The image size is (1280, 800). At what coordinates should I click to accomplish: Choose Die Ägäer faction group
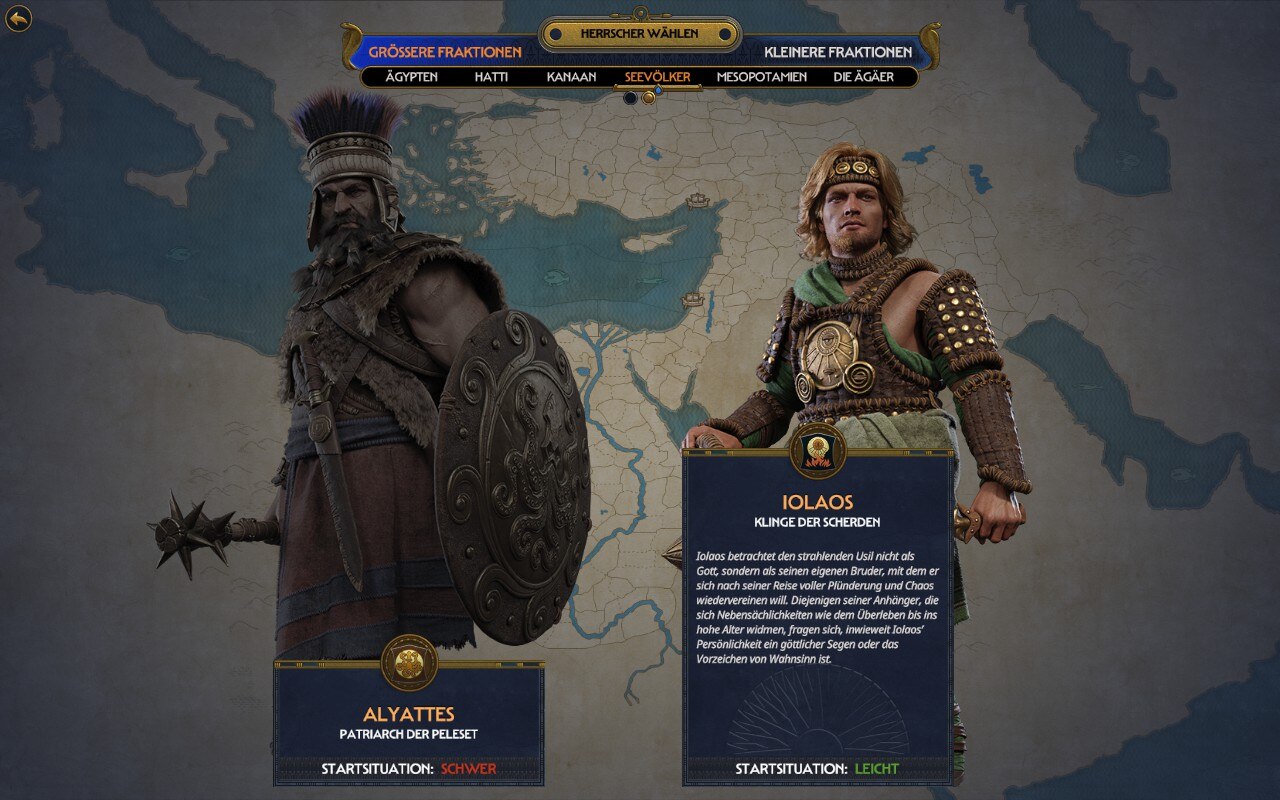[x=863, y=77]
